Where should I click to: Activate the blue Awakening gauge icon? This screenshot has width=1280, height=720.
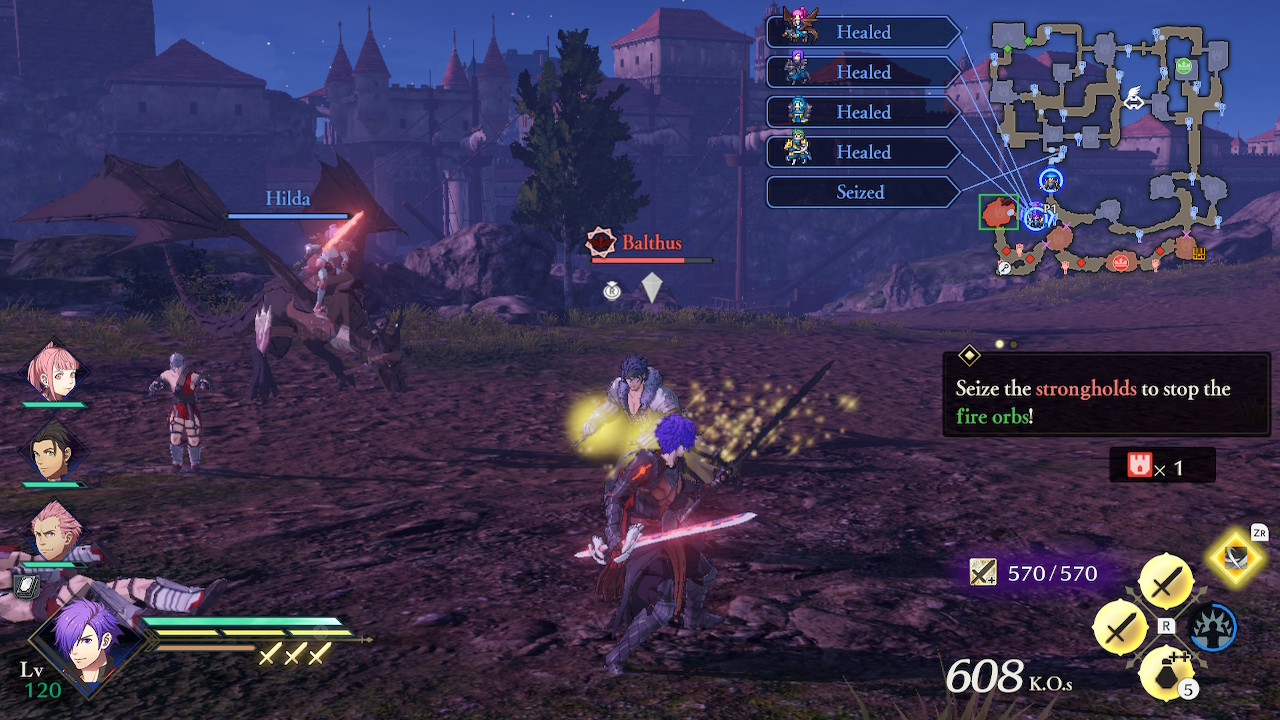1213,628
